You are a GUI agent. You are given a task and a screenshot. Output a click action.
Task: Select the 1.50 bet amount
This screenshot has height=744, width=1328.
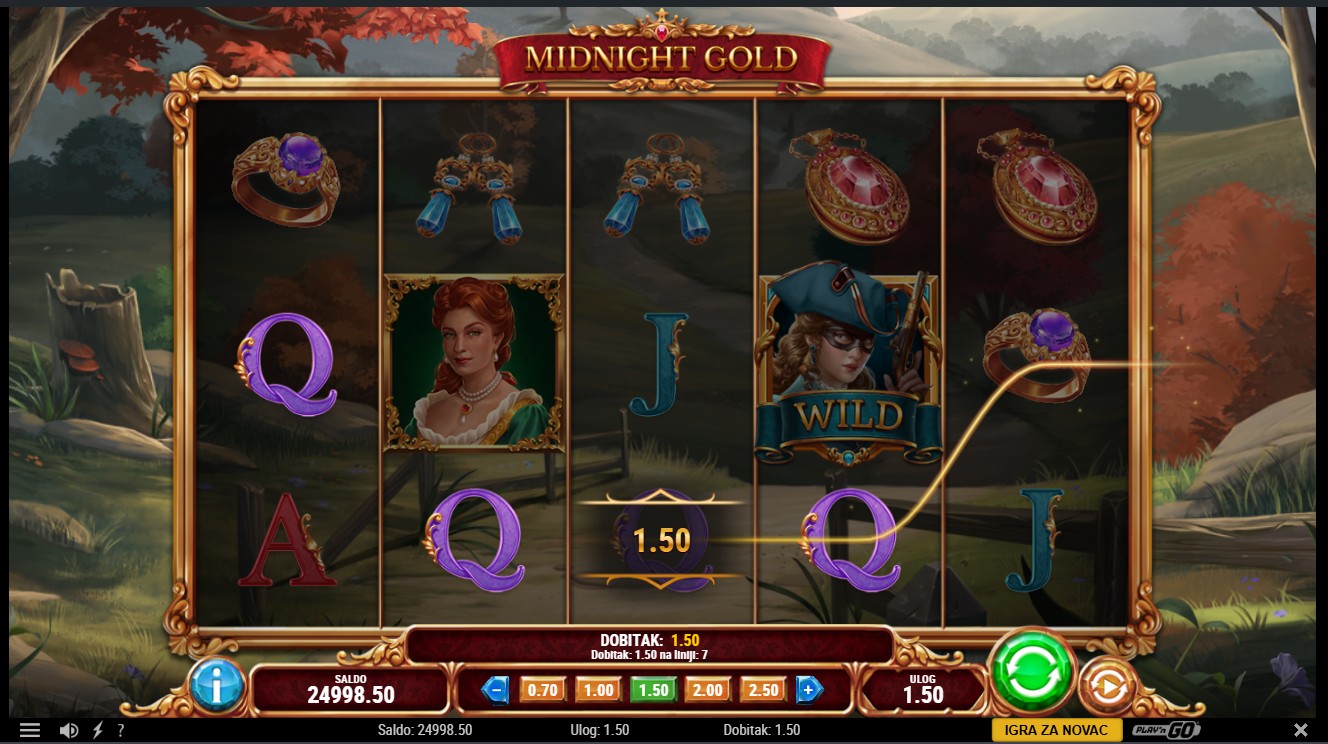(x=653, y=689)
